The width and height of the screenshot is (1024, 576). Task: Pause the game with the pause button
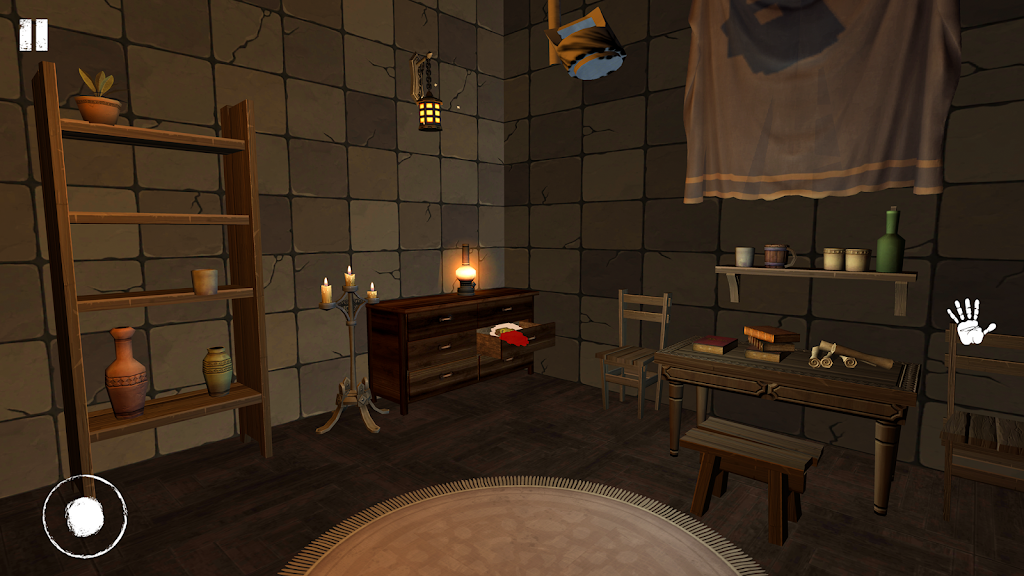(33, 35)
